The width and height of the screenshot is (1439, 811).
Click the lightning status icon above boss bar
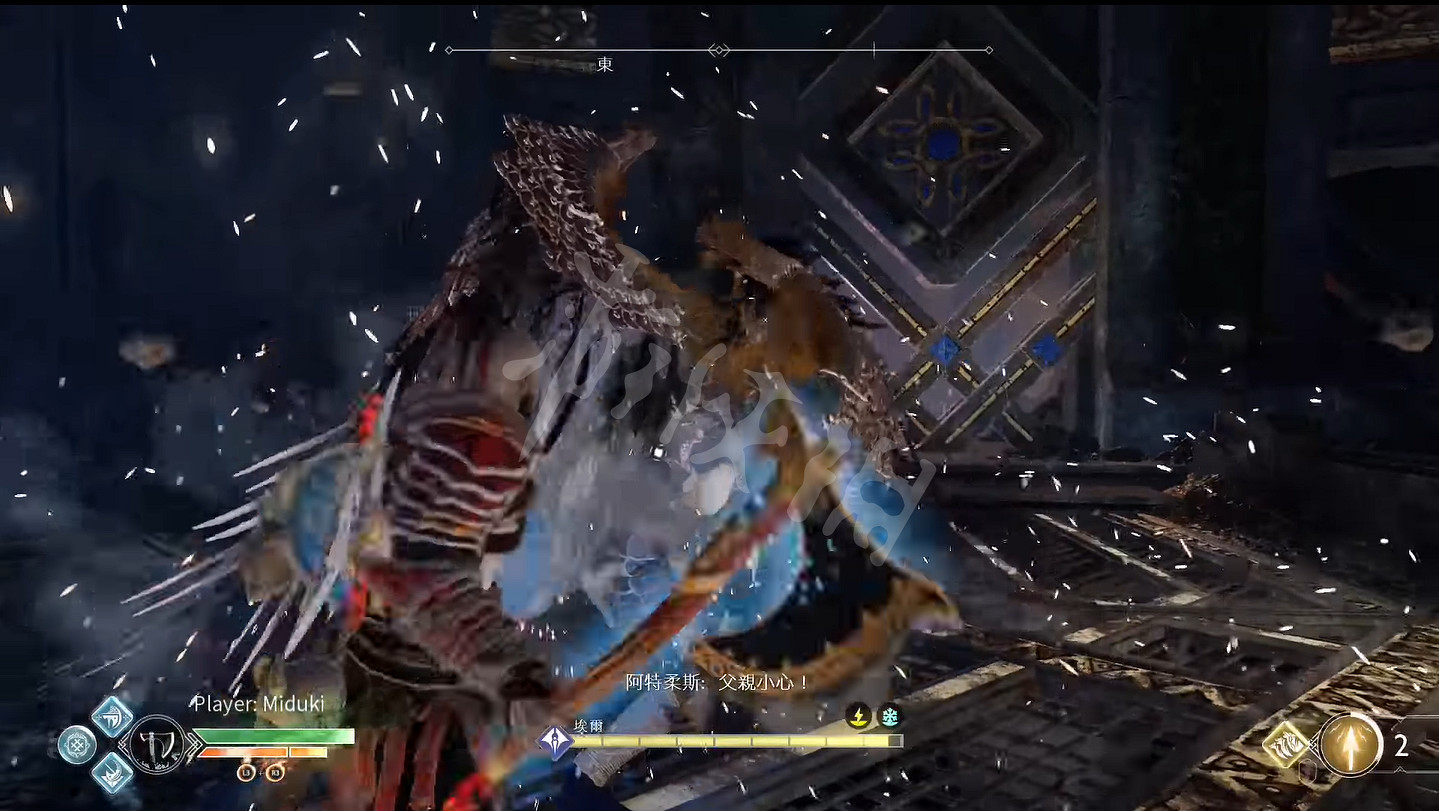pyautogui.click(x=857, y=716)
